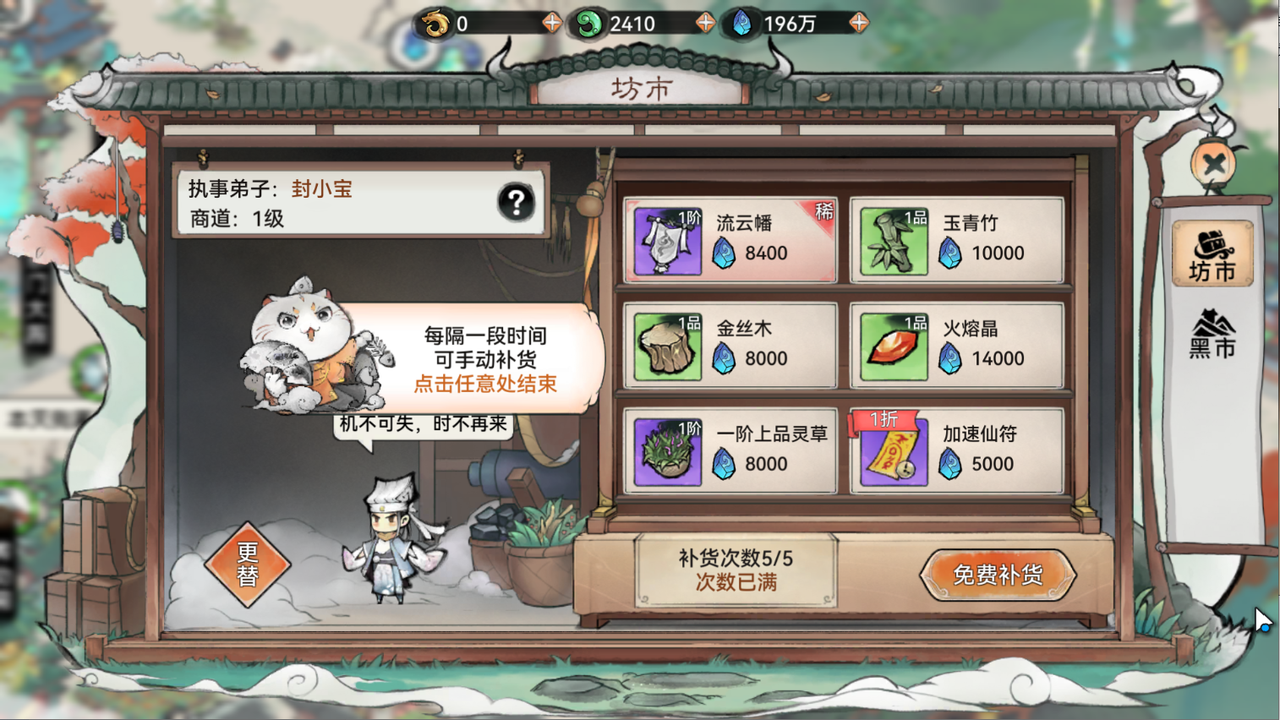Add green jade currency with plus button
1280x720 pixels.
pyautogui.click(x=705, y=23)
